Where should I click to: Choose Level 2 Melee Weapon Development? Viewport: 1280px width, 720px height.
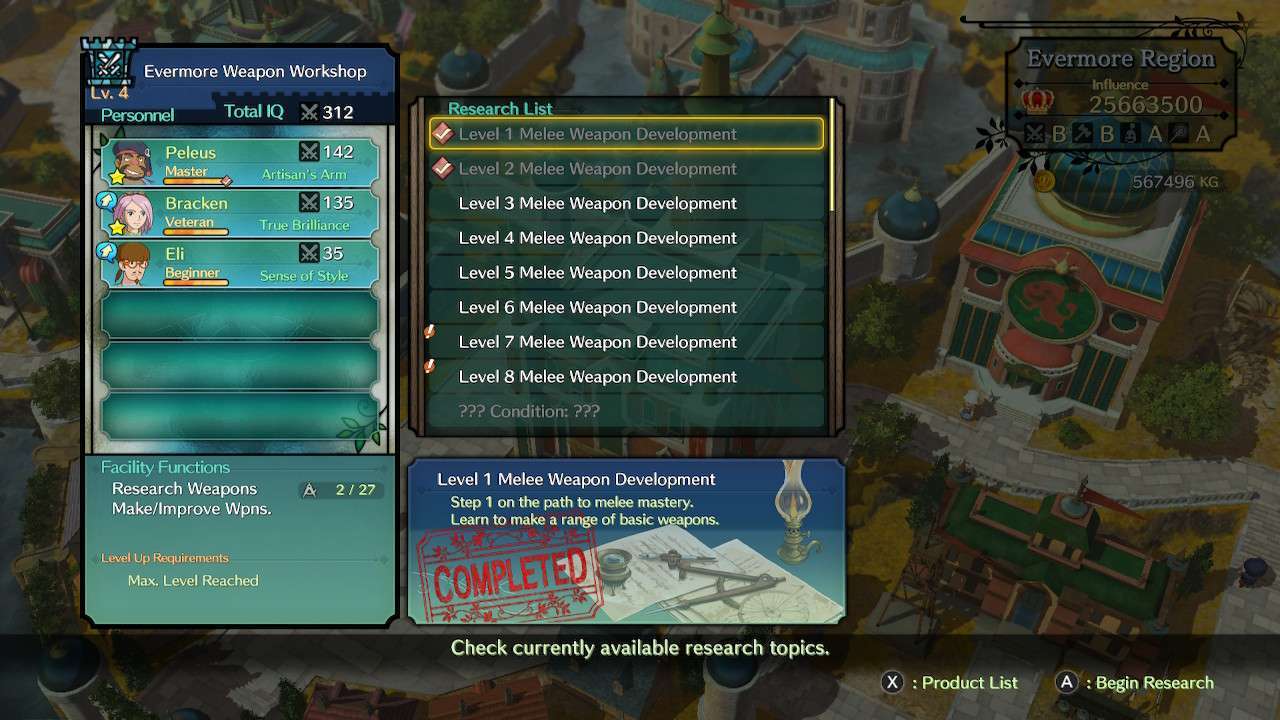(x=626, y=169)
